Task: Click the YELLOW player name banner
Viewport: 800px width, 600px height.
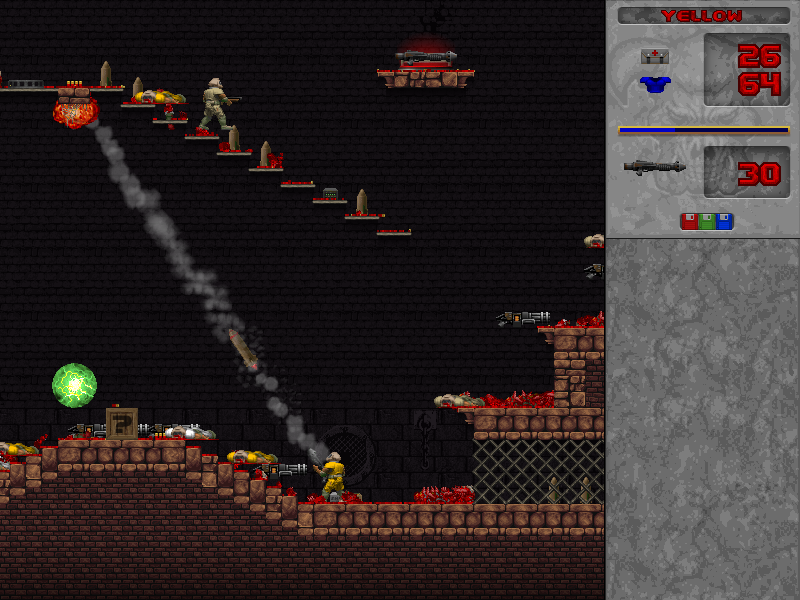Action: tap(703, 16)
